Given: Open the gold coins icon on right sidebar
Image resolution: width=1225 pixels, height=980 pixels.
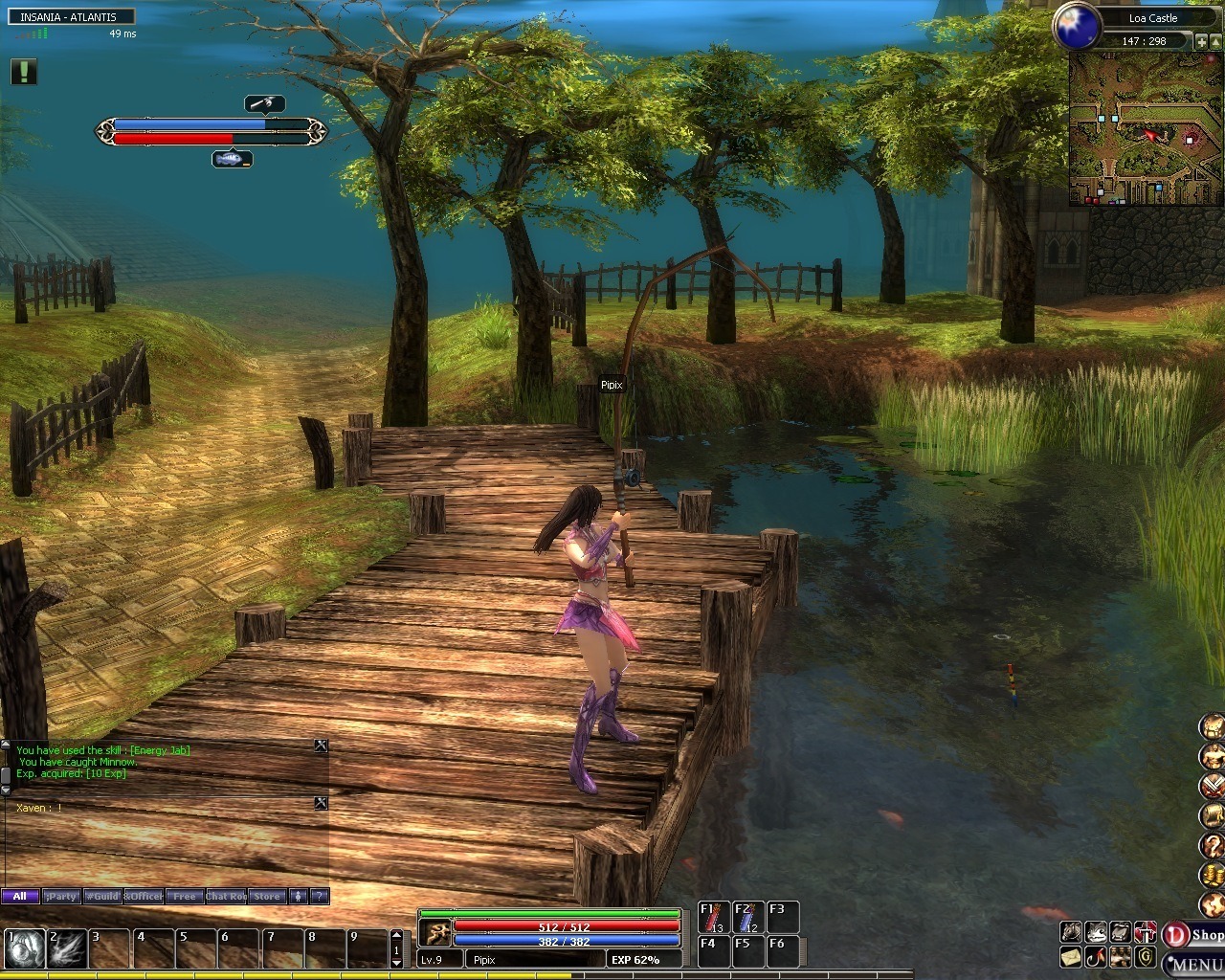Looking at the screenshot, I should coord(1212,875).
